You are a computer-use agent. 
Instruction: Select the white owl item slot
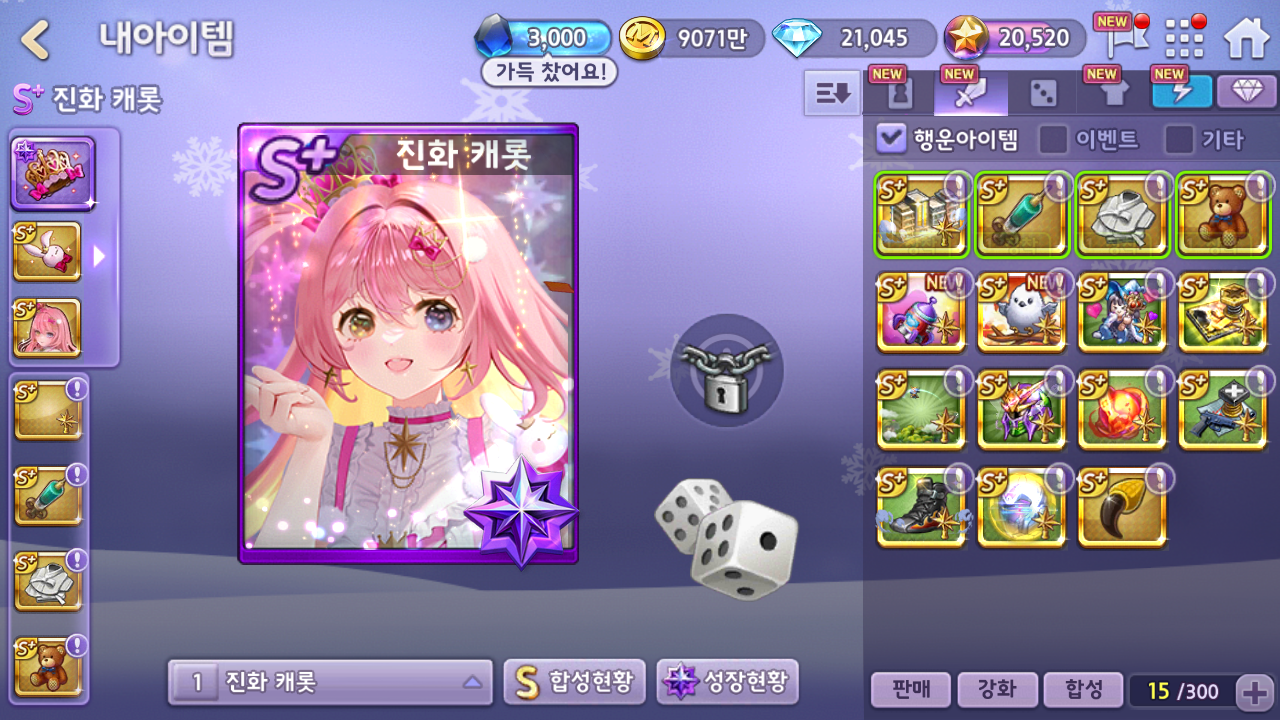[x=1022, y=313]
